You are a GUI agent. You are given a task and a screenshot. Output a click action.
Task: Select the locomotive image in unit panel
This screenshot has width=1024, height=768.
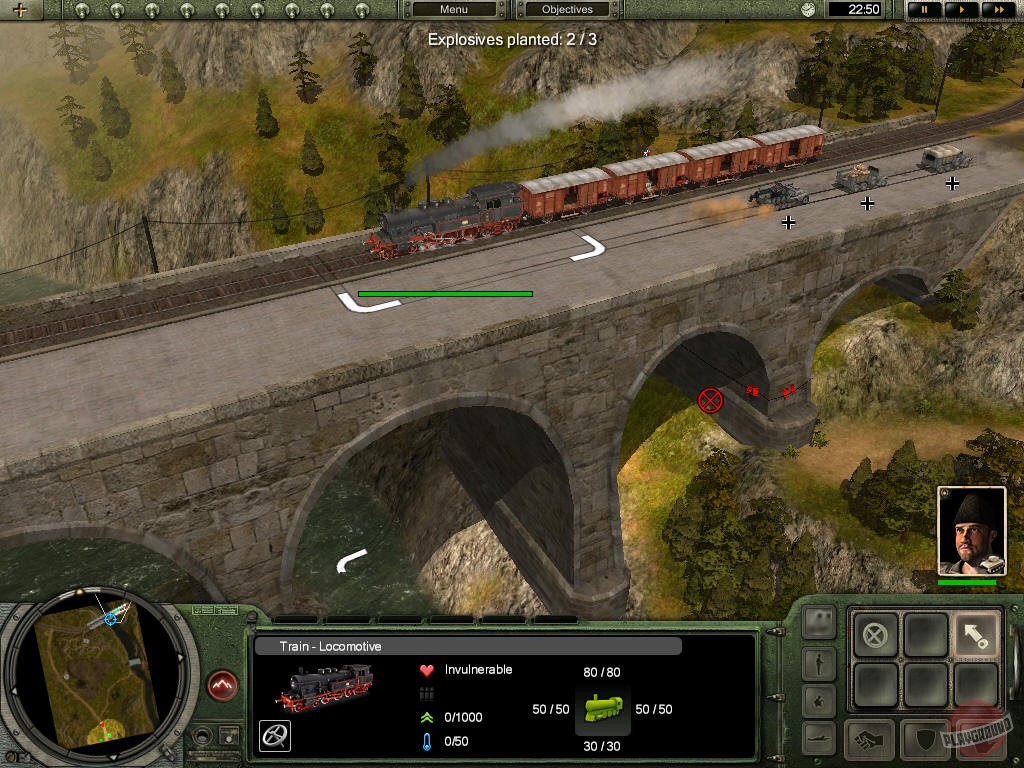325,688
